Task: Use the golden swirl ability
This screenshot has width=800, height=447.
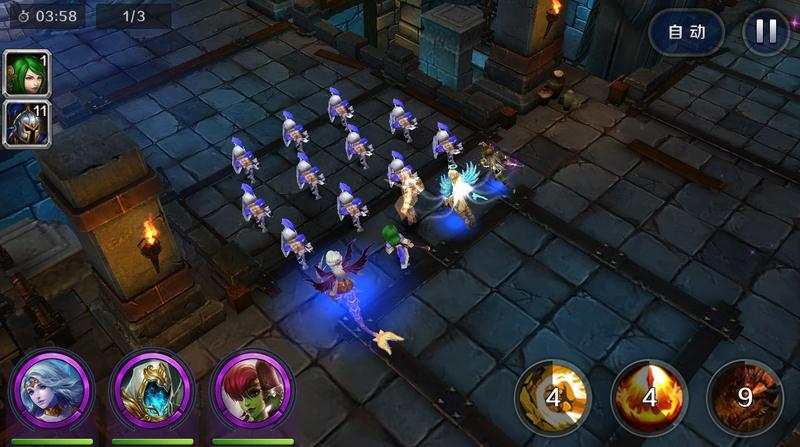Action: [x=553, y=397]
